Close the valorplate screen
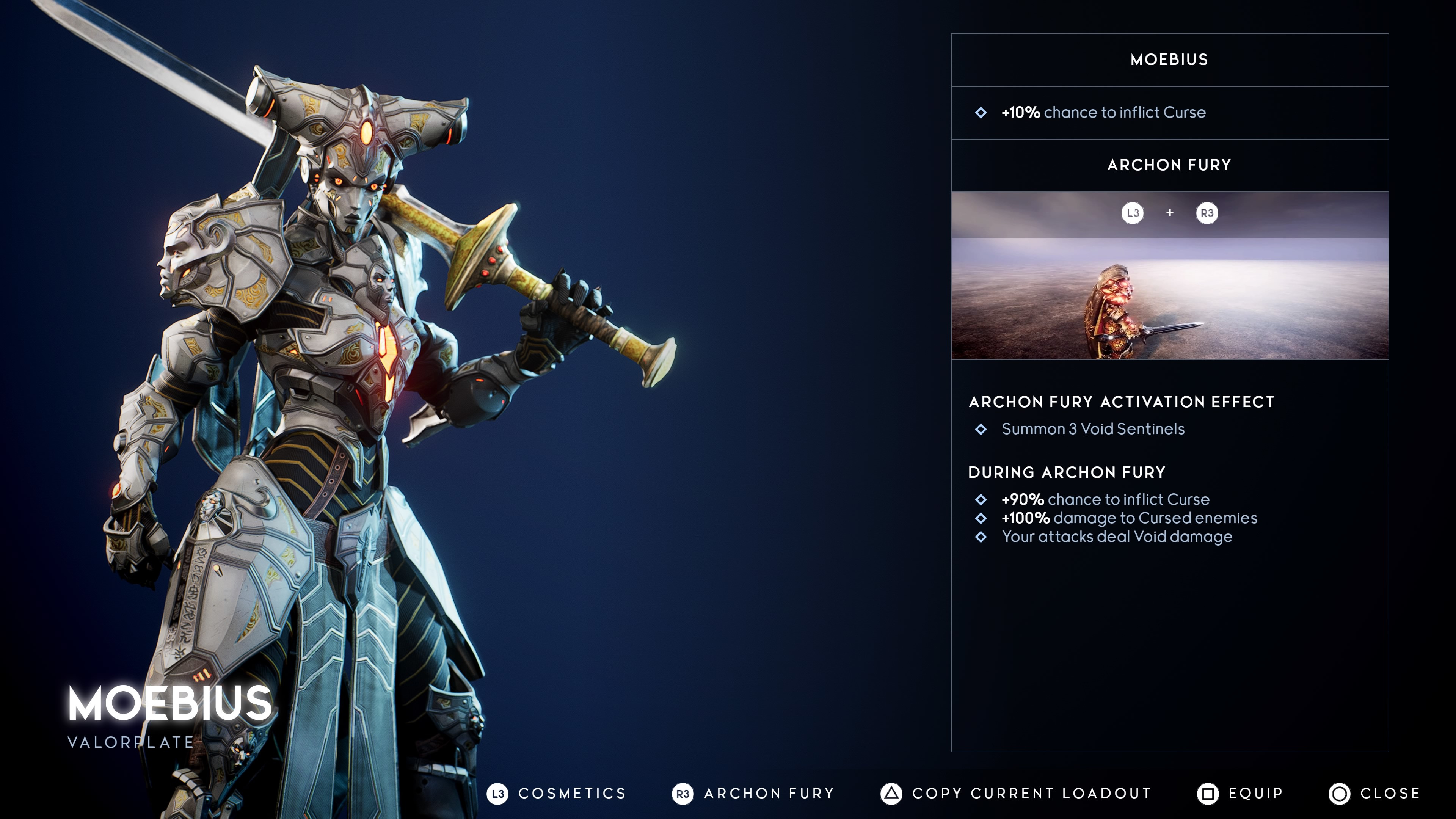The image size is (1456, 819). pos(1374,794)
